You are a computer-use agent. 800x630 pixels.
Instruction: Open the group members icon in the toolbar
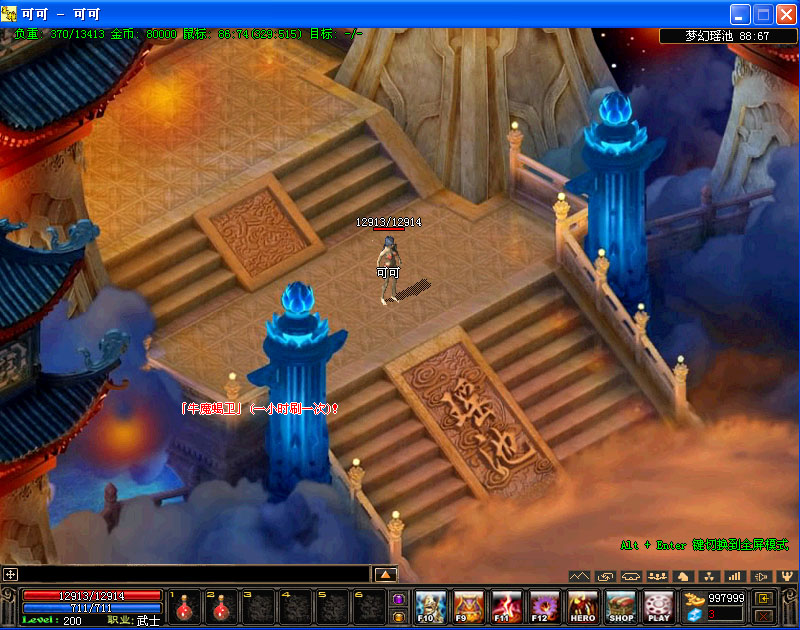(657, 576)
